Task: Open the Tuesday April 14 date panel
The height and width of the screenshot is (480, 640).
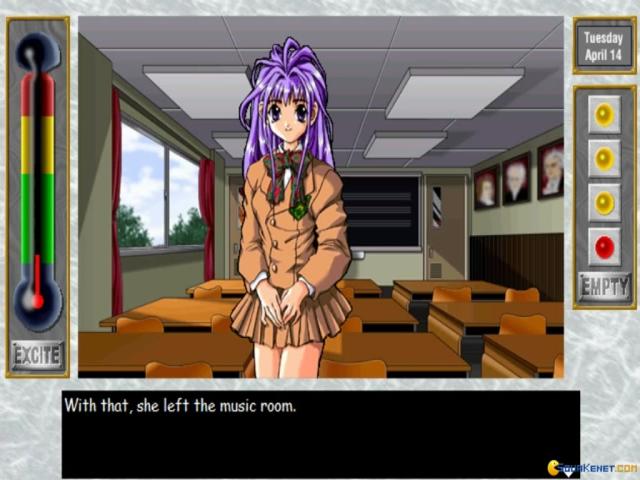Action: (x=603, y=46)
